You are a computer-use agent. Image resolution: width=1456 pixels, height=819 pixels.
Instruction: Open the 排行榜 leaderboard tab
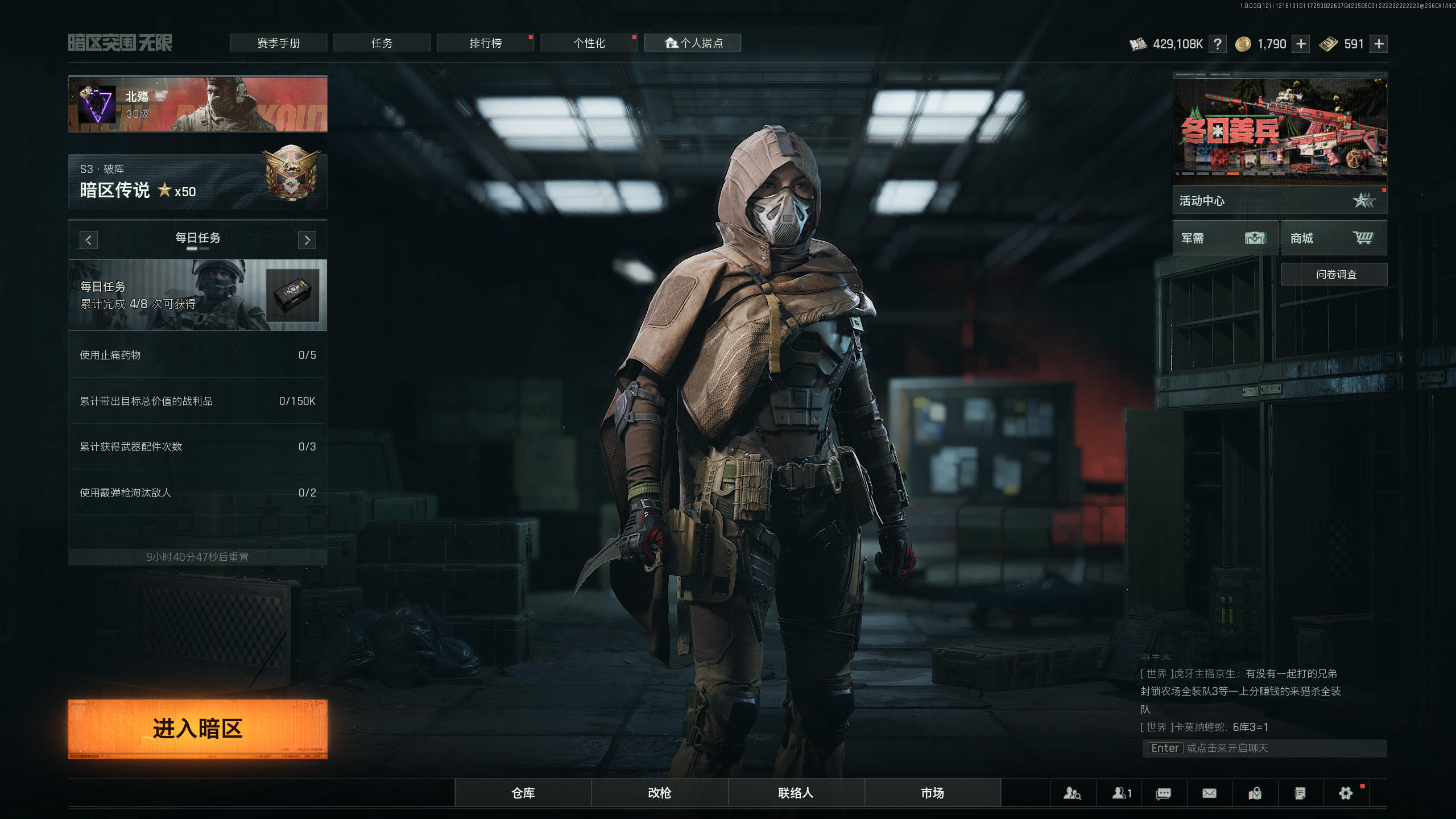click(485, 43)
